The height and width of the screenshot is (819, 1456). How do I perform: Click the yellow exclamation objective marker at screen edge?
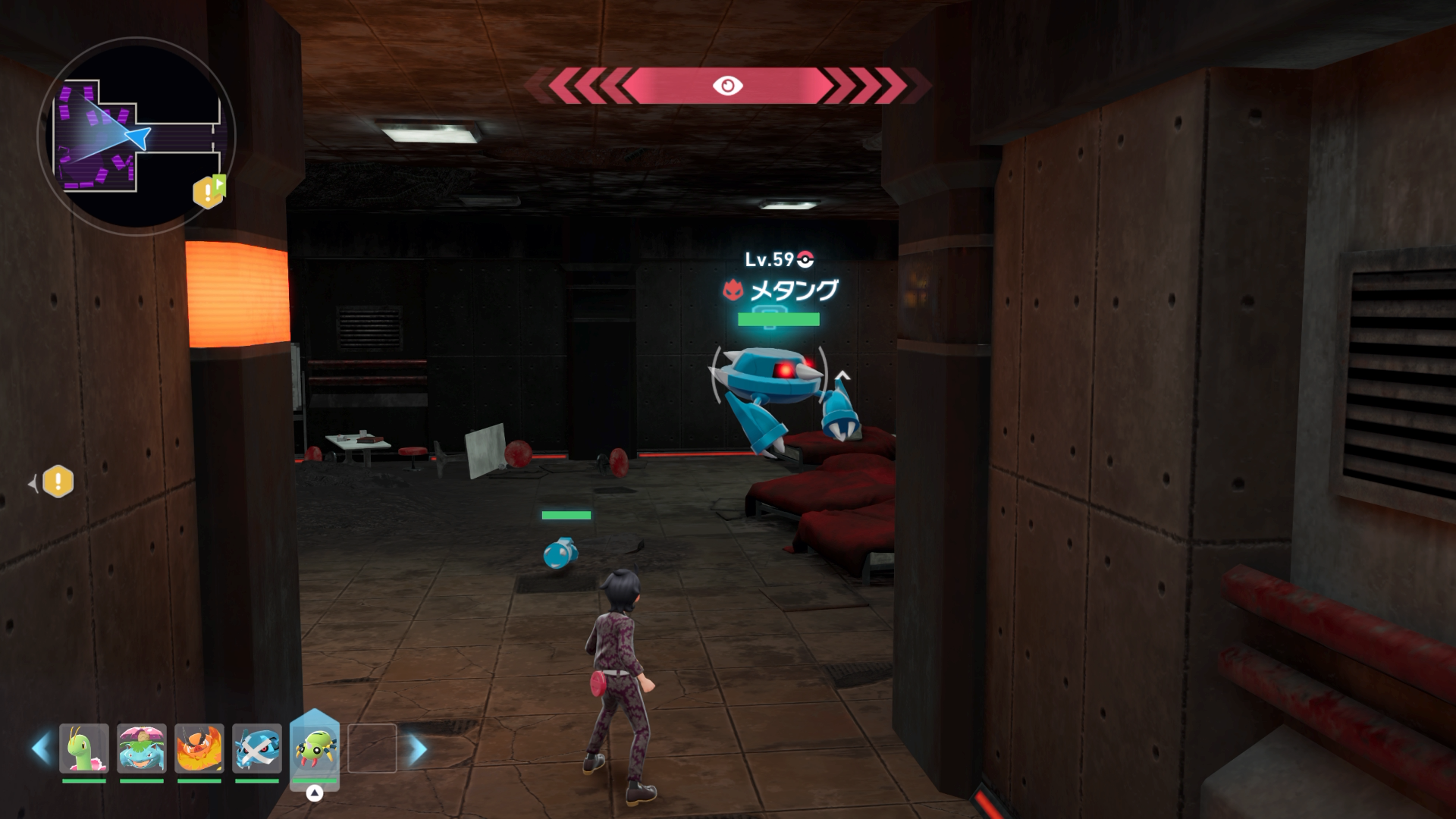(x=58, y=482)
